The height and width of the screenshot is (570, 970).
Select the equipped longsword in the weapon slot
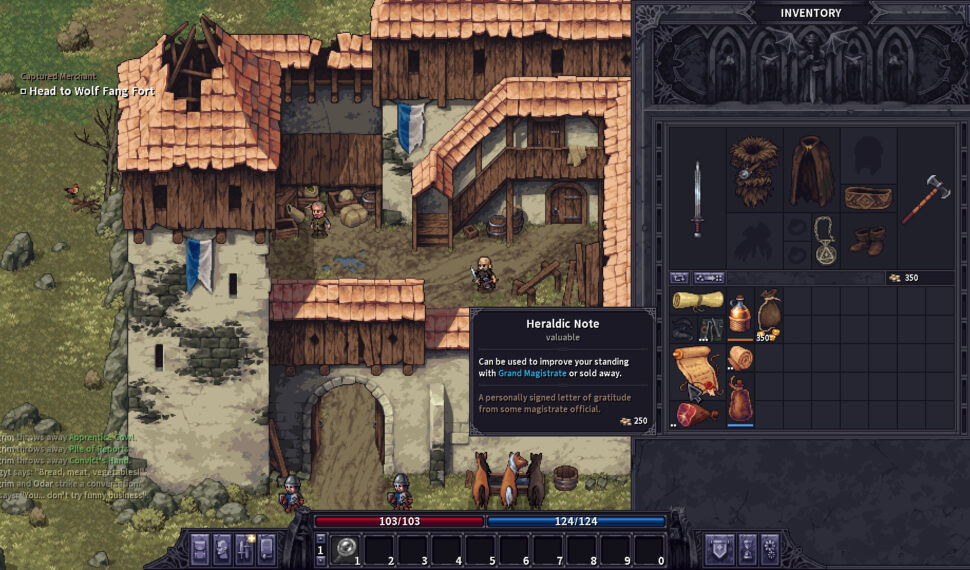point(697,198)
